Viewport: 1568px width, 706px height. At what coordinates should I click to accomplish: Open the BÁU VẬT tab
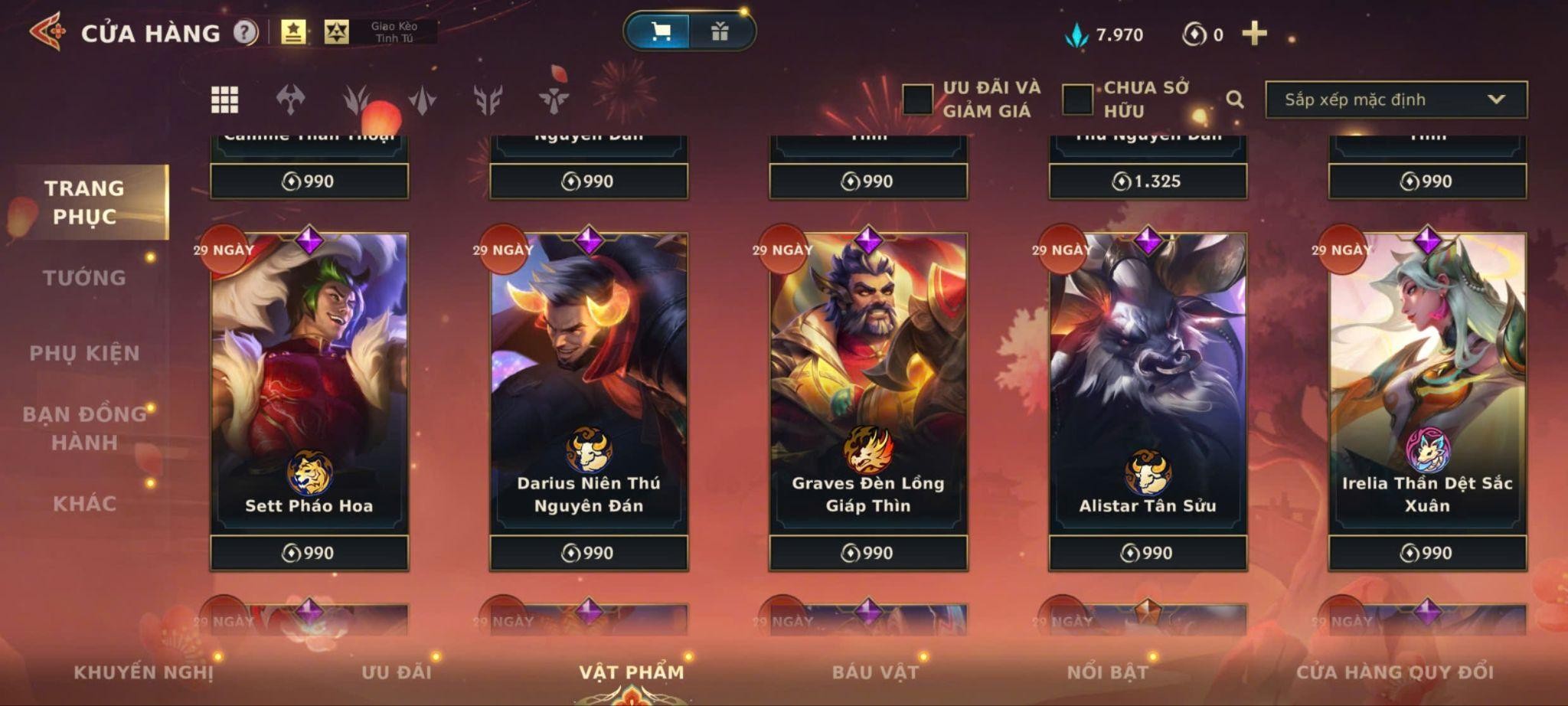point(875,672)
